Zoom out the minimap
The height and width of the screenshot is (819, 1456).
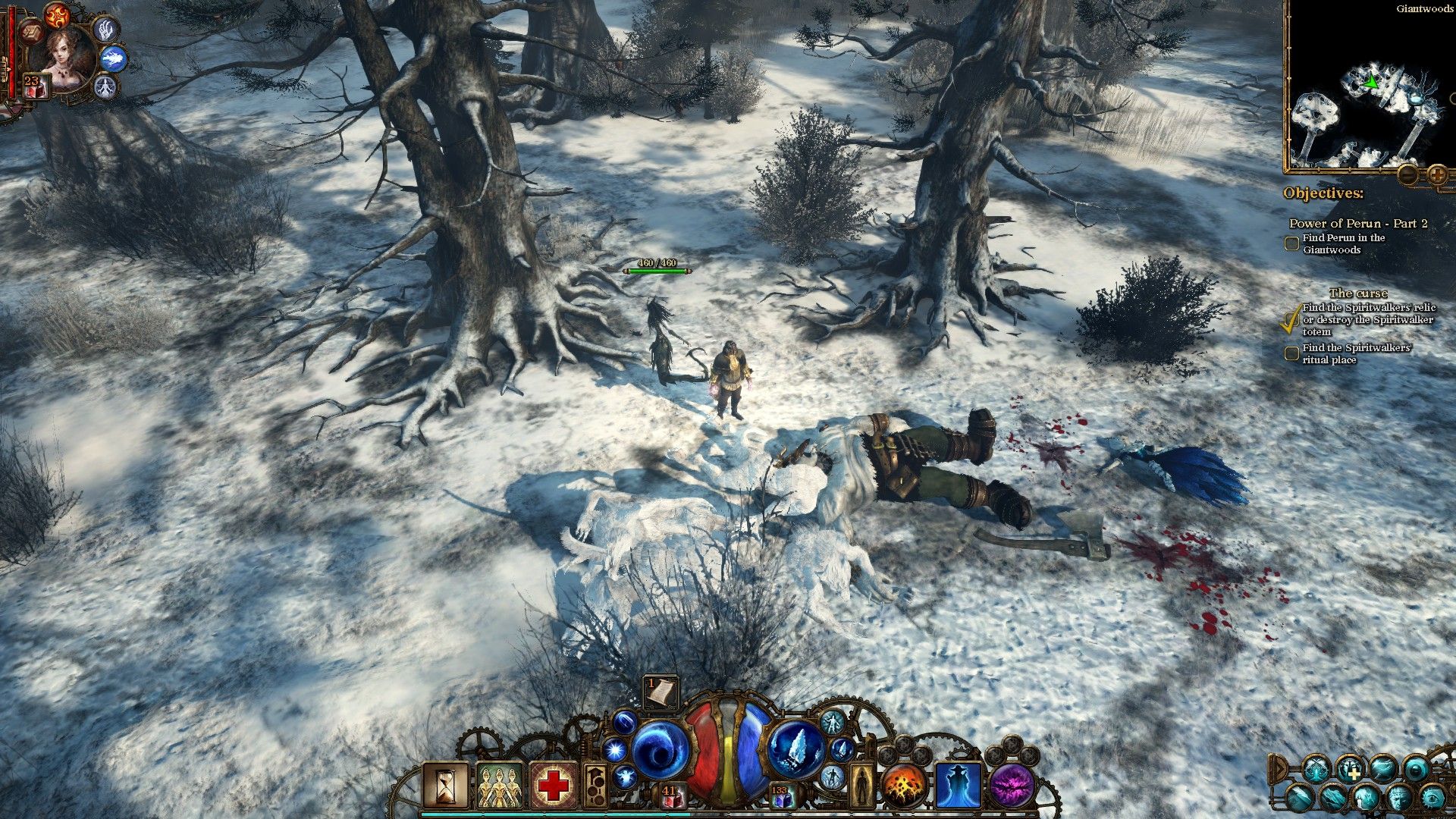[1407, 175]
